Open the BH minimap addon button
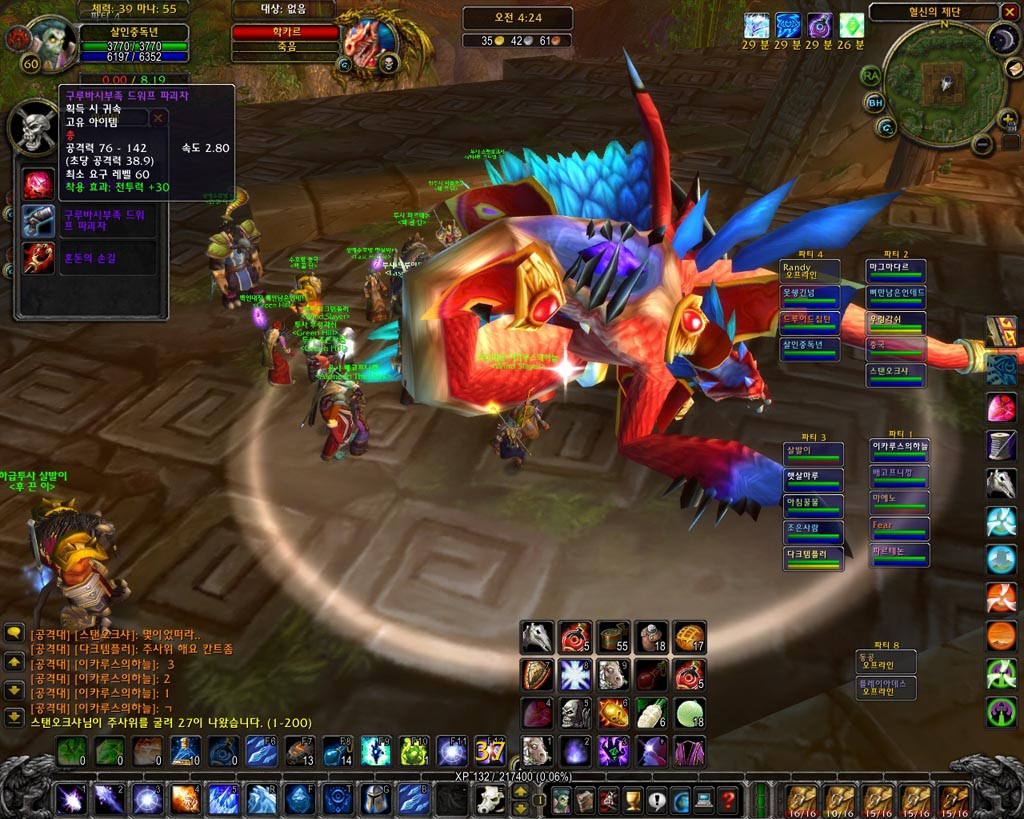1024x819 pixels. click(875, 102)
